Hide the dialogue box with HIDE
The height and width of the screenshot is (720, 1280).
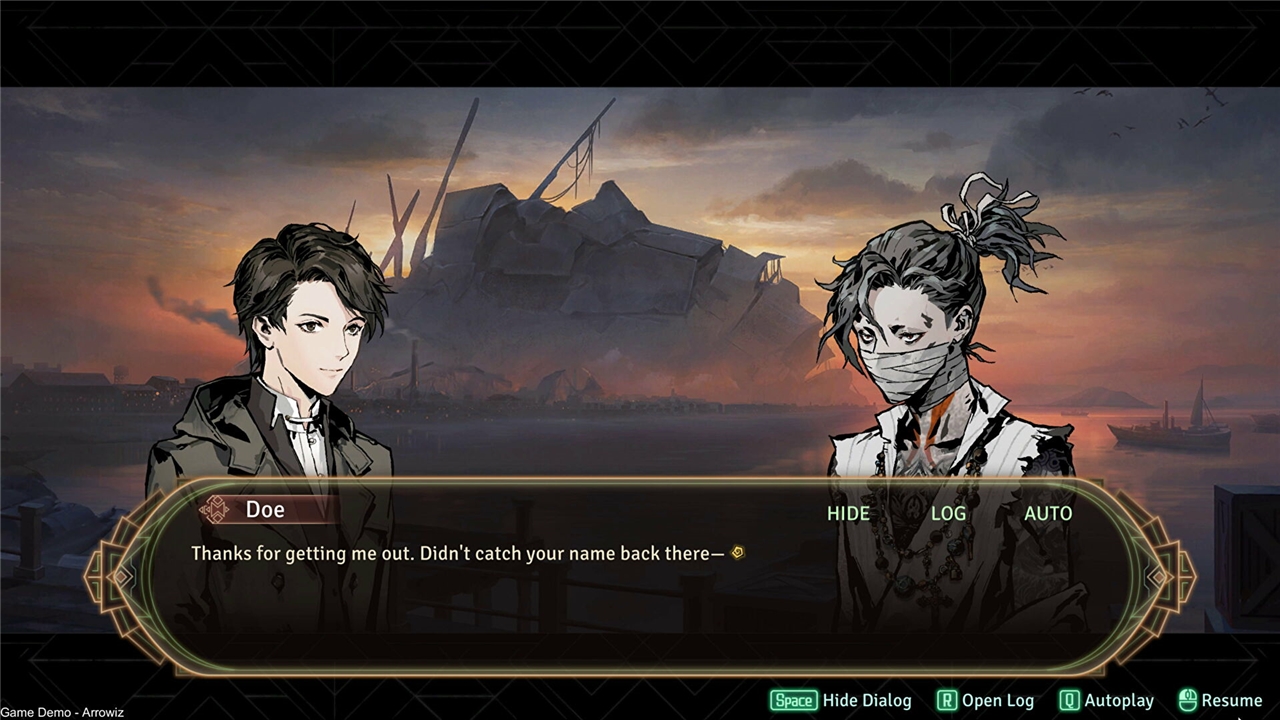[848, 513]
